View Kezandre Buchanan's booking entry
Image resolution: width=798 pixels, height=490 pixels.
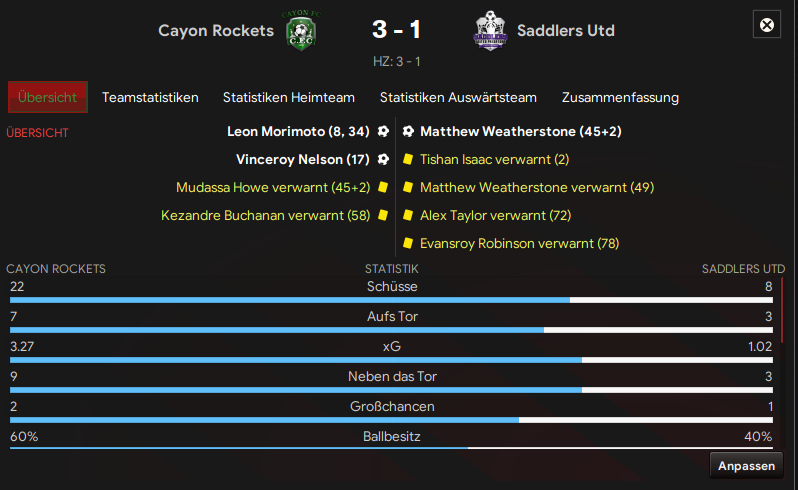tap(265, 215)
